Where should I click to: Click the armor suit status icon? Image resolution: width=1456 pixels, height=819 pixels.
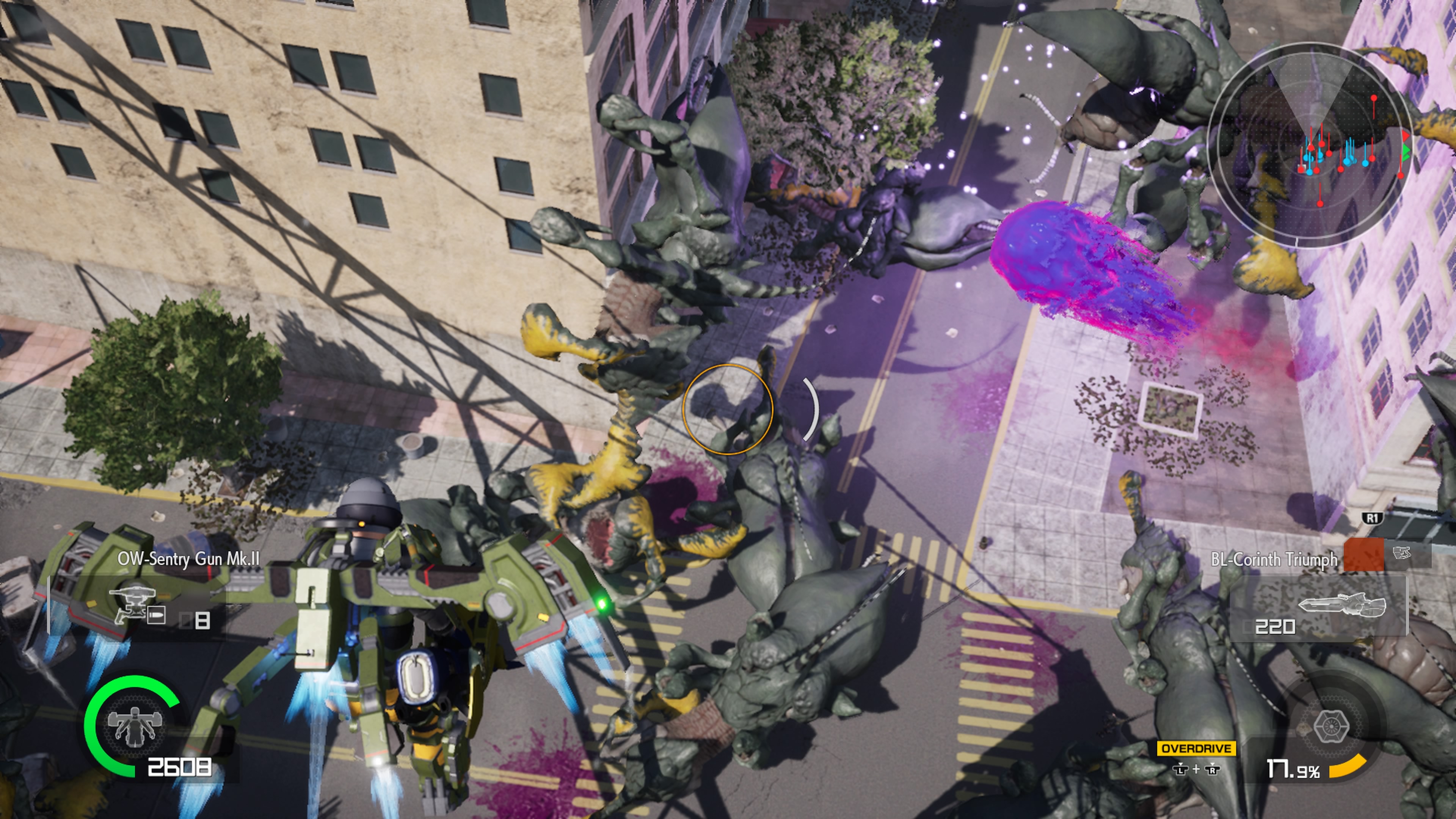(x=135, y=726)
